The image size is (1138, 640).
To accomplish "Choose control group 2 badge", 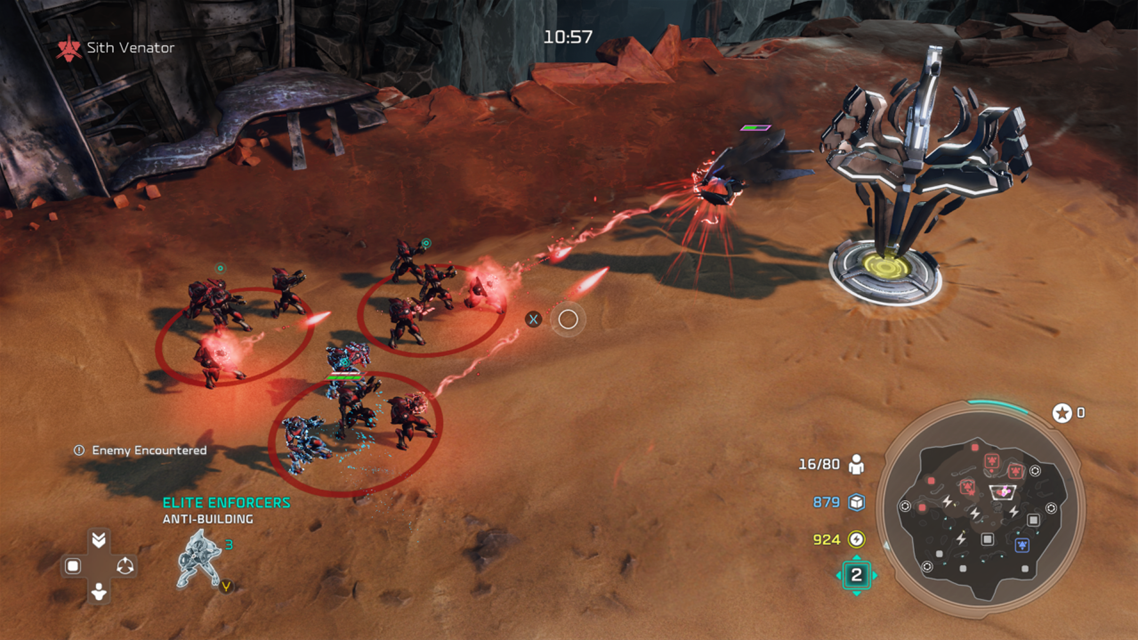I will pyautogui.click(x=856, y=575).
